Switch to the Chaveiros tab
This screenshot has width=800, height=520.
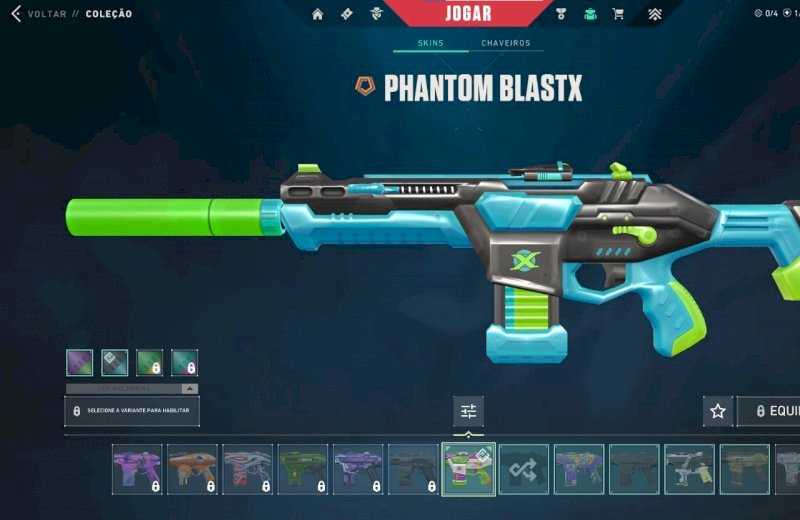pos(506,44)
